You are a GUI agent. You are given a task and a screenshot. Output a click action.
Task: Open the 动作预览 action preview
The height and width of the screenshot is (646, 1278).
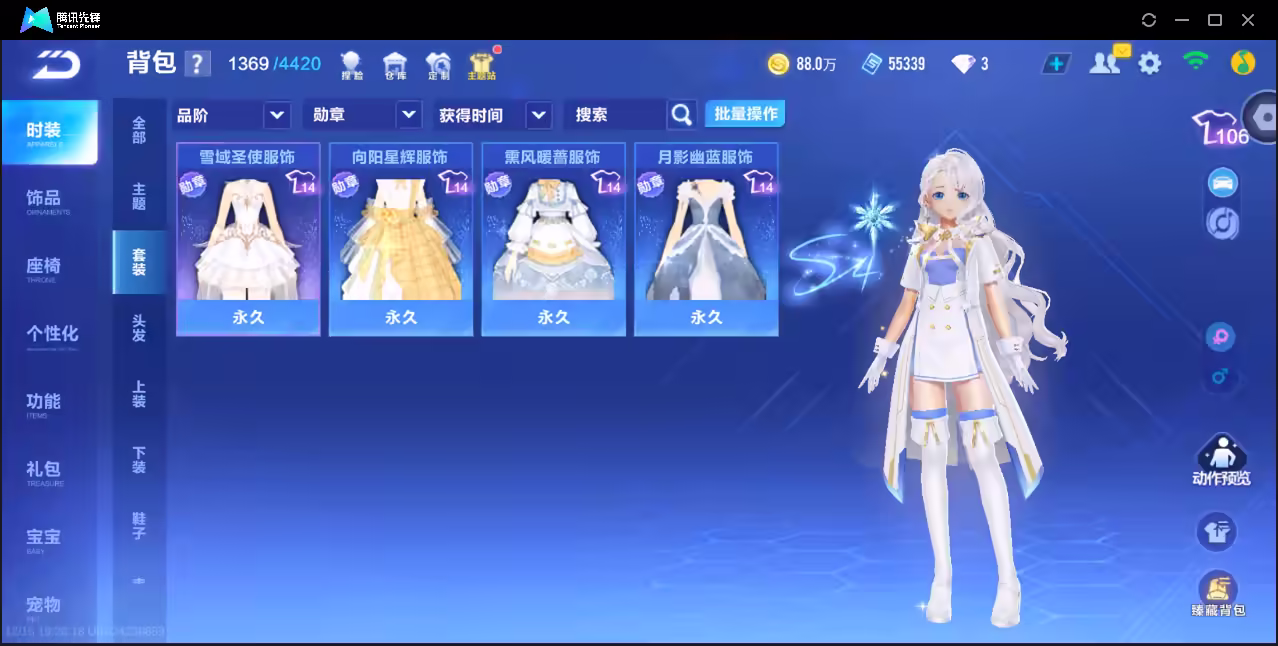coord(1221,461)
